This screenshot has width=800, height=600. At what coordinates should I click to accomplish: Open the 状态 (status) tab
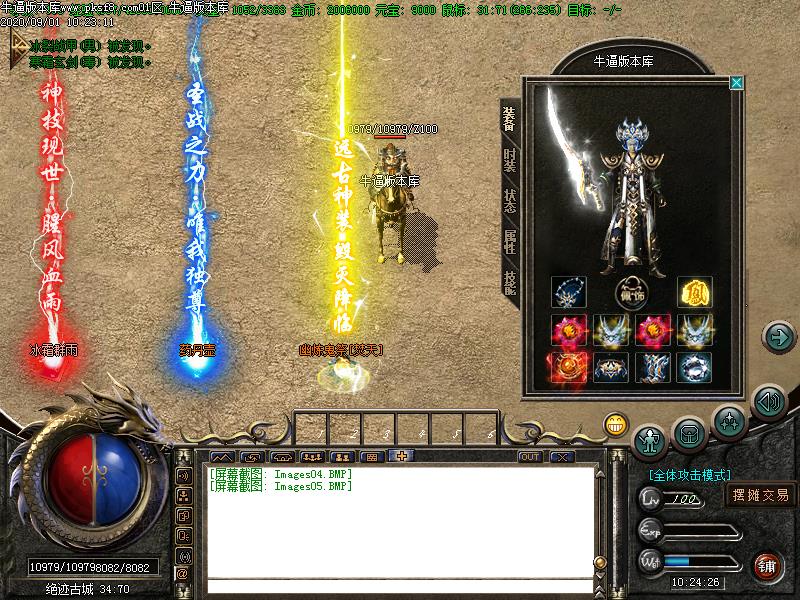(509, 201)
